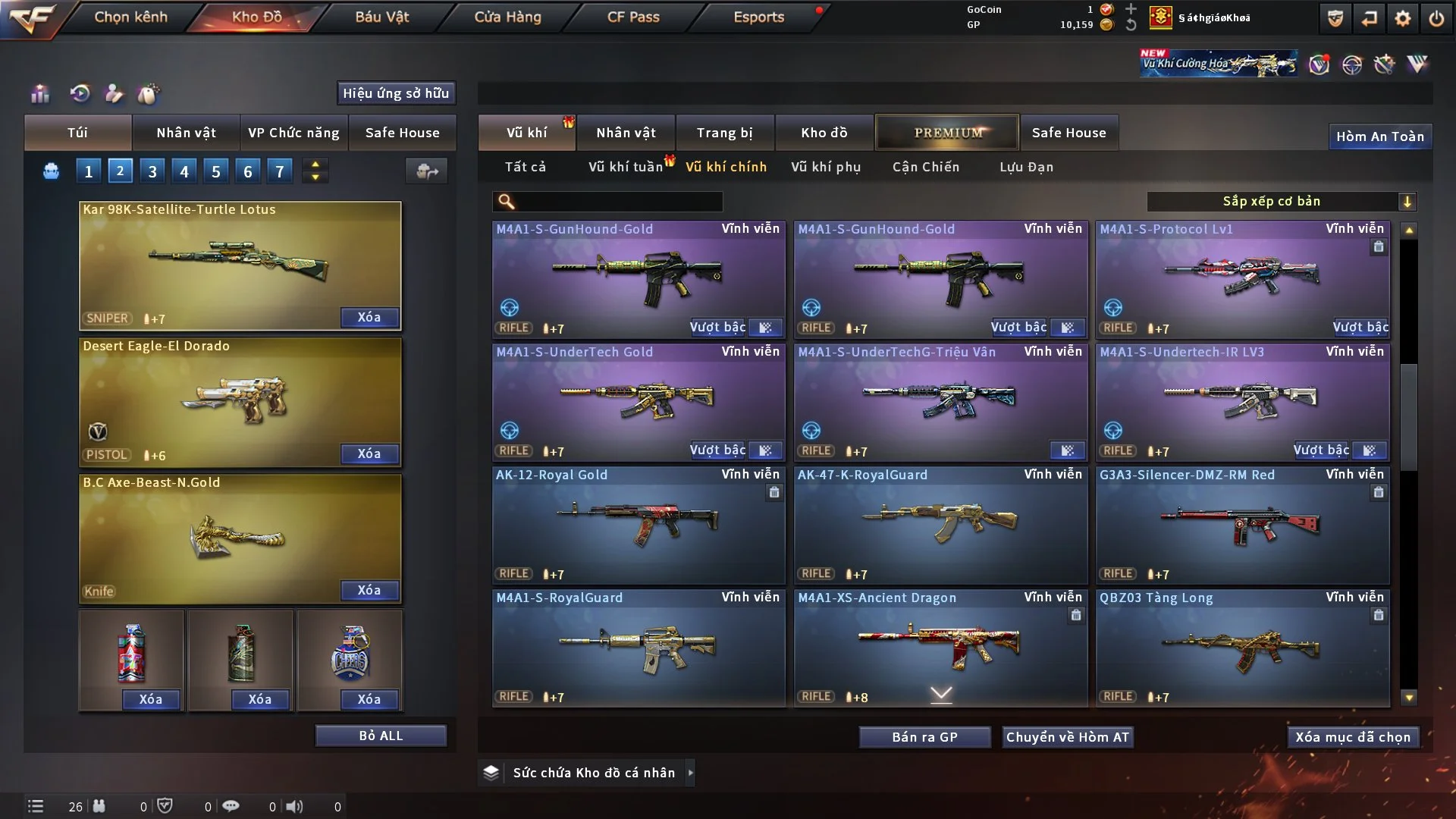Click Bỏ ALL to unequip everything
Screen dimensions: 1456x819
381,736
